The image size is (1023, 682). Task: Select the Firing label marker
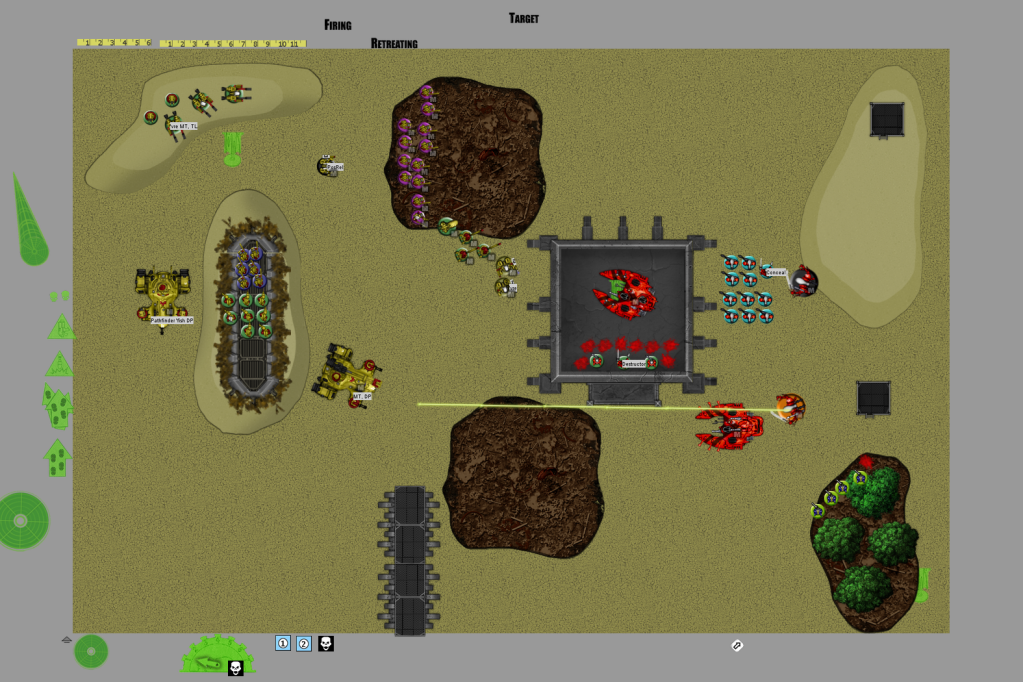(x=338, y=24)
